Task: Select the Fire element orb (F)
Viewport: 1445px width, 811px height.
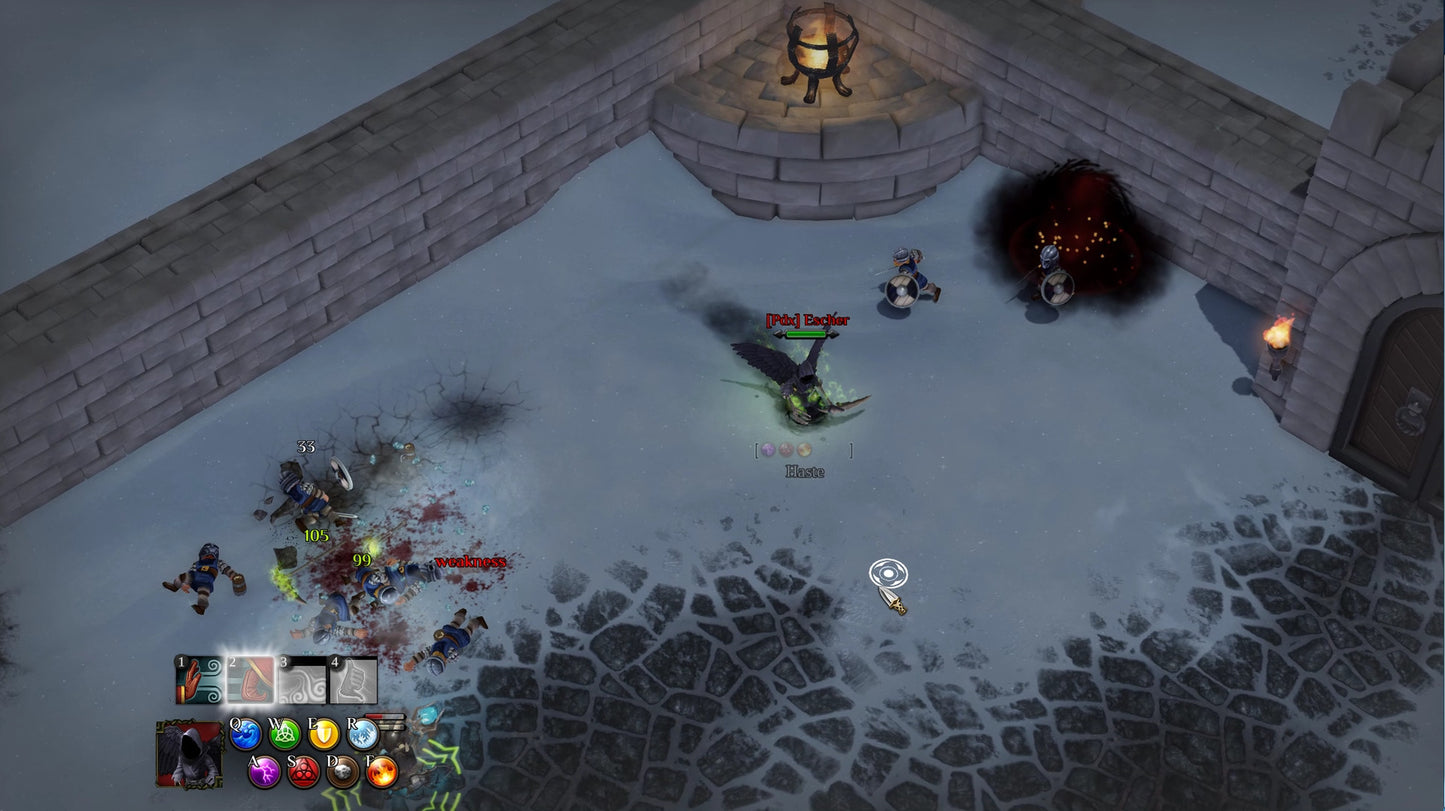Action: coord(381,773)
